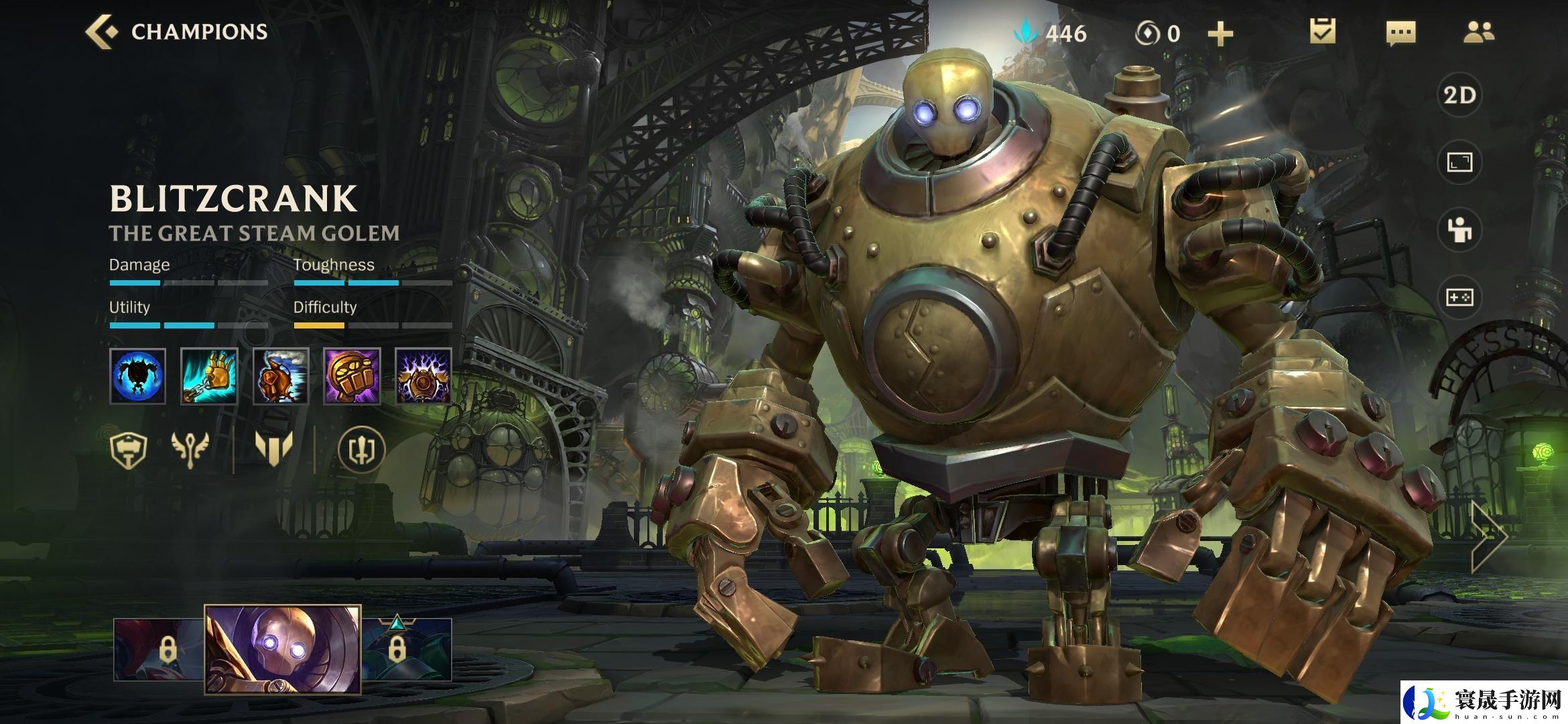Open the friends list icon
Viewport: 1568px width, 724px height.
1479,32
